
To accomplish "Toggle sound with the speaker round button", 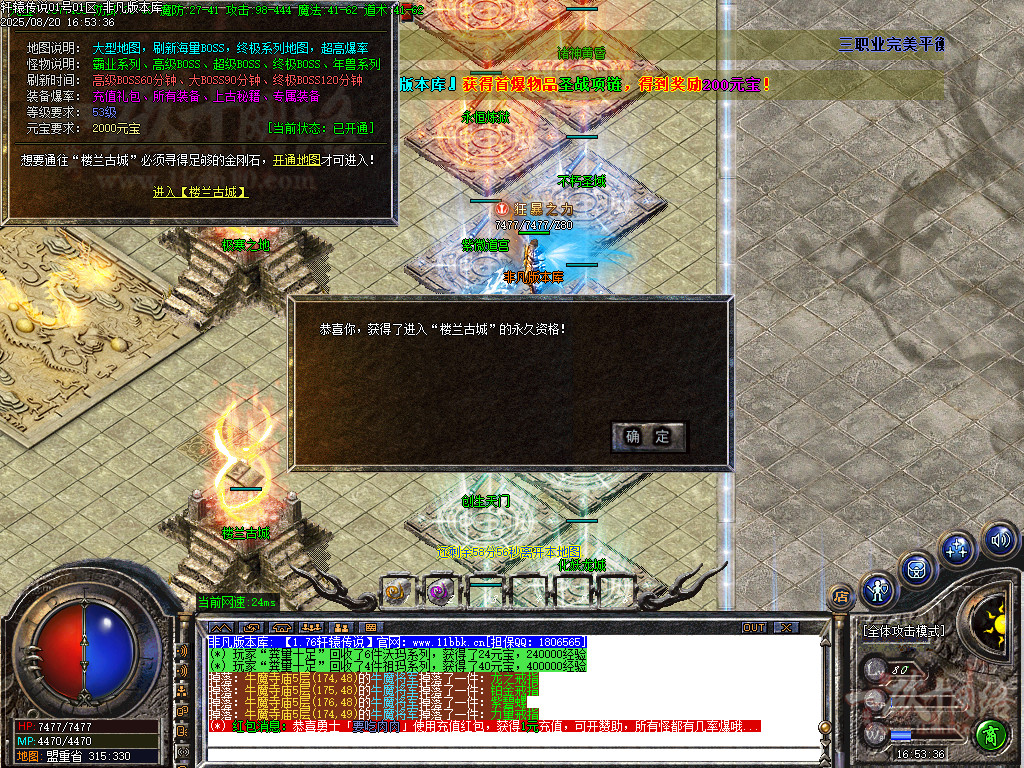I will pyautogui.click(x=999, y=541).
